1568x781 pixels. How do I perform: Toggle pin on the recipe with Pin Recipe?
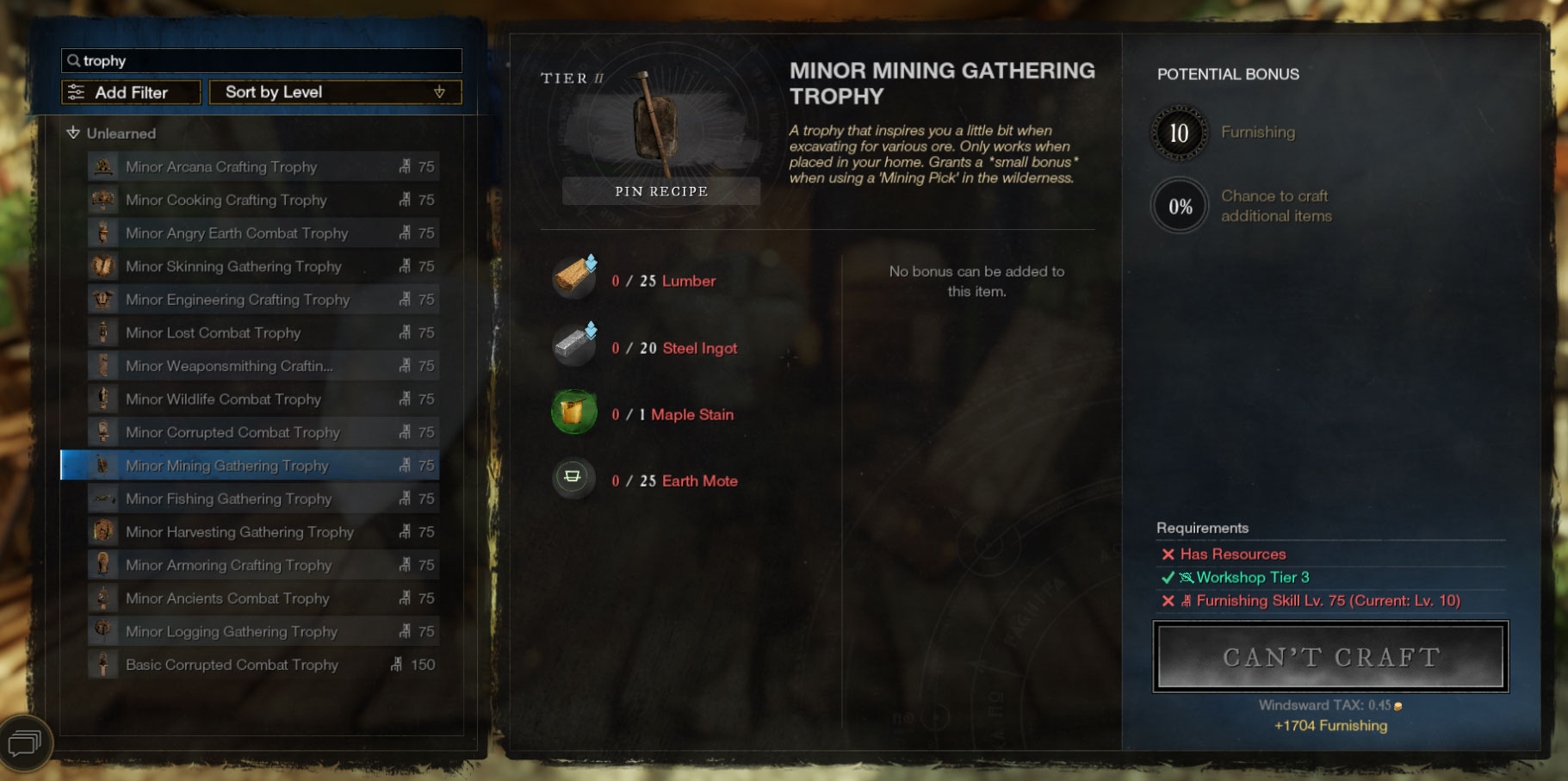660,190
